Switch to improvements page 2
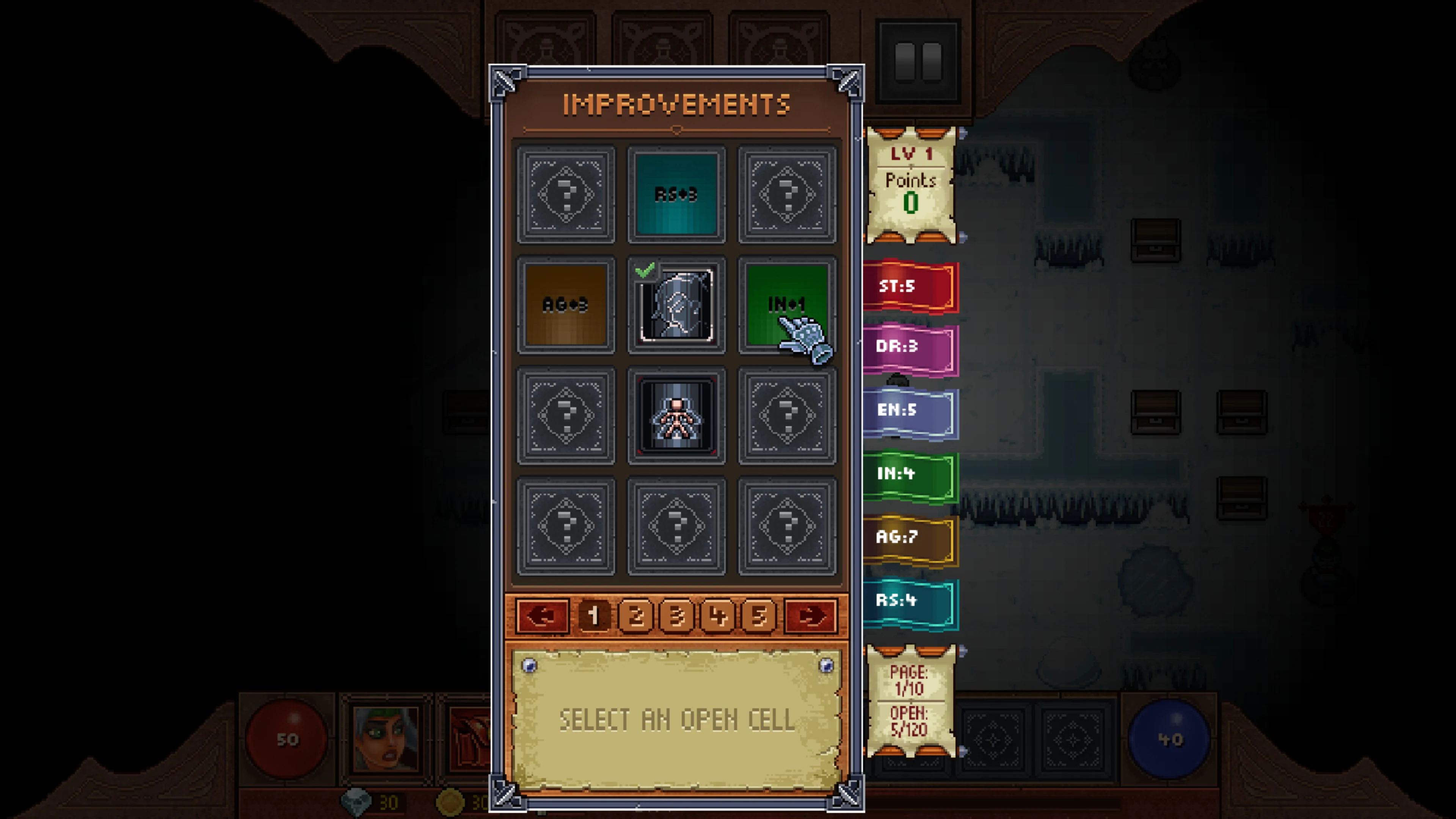This screenshot has height=819, width=1456. click(x=635, y=617)
